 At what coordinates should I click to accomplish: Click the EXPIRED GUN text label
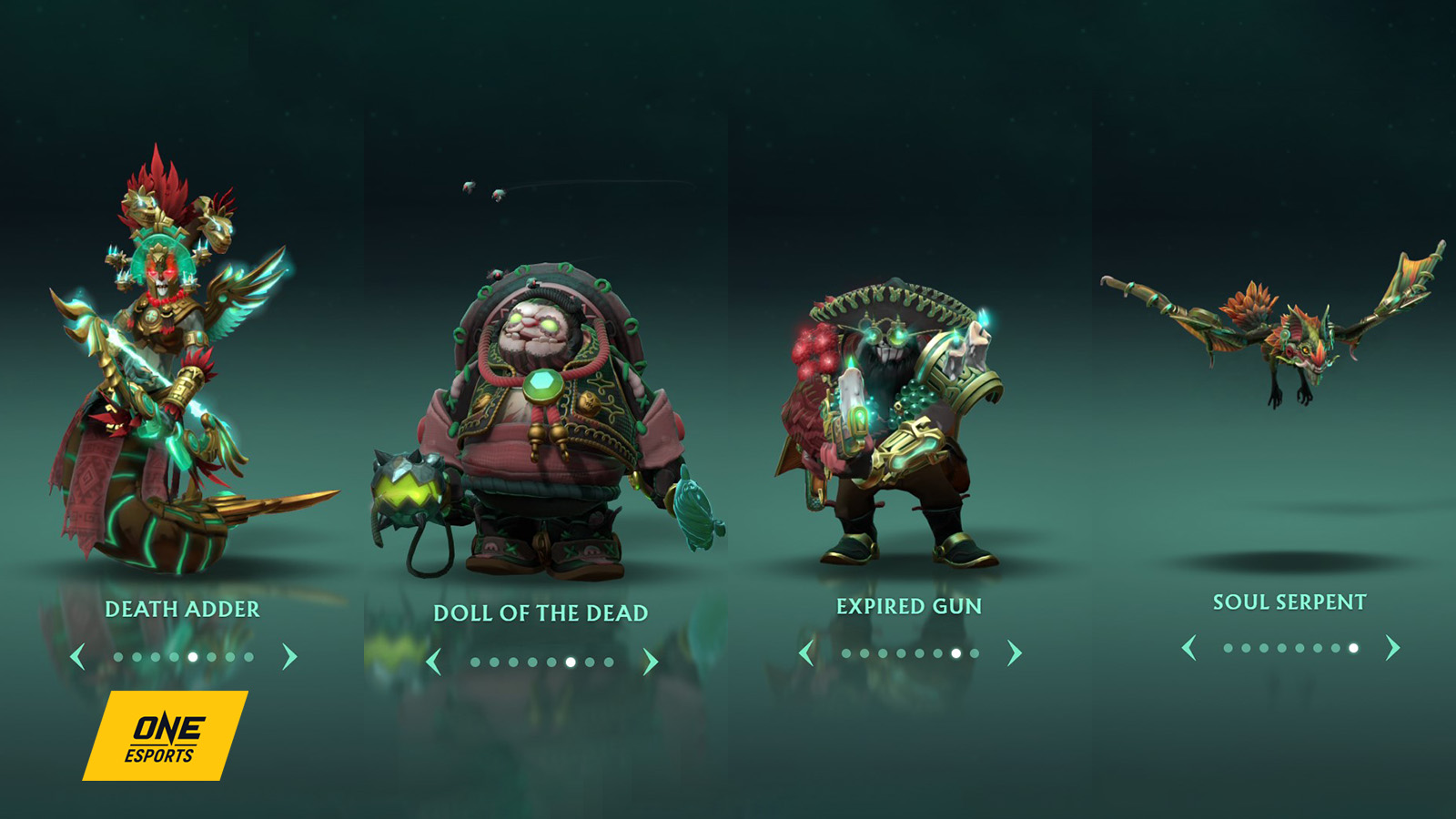pos(909,604)
